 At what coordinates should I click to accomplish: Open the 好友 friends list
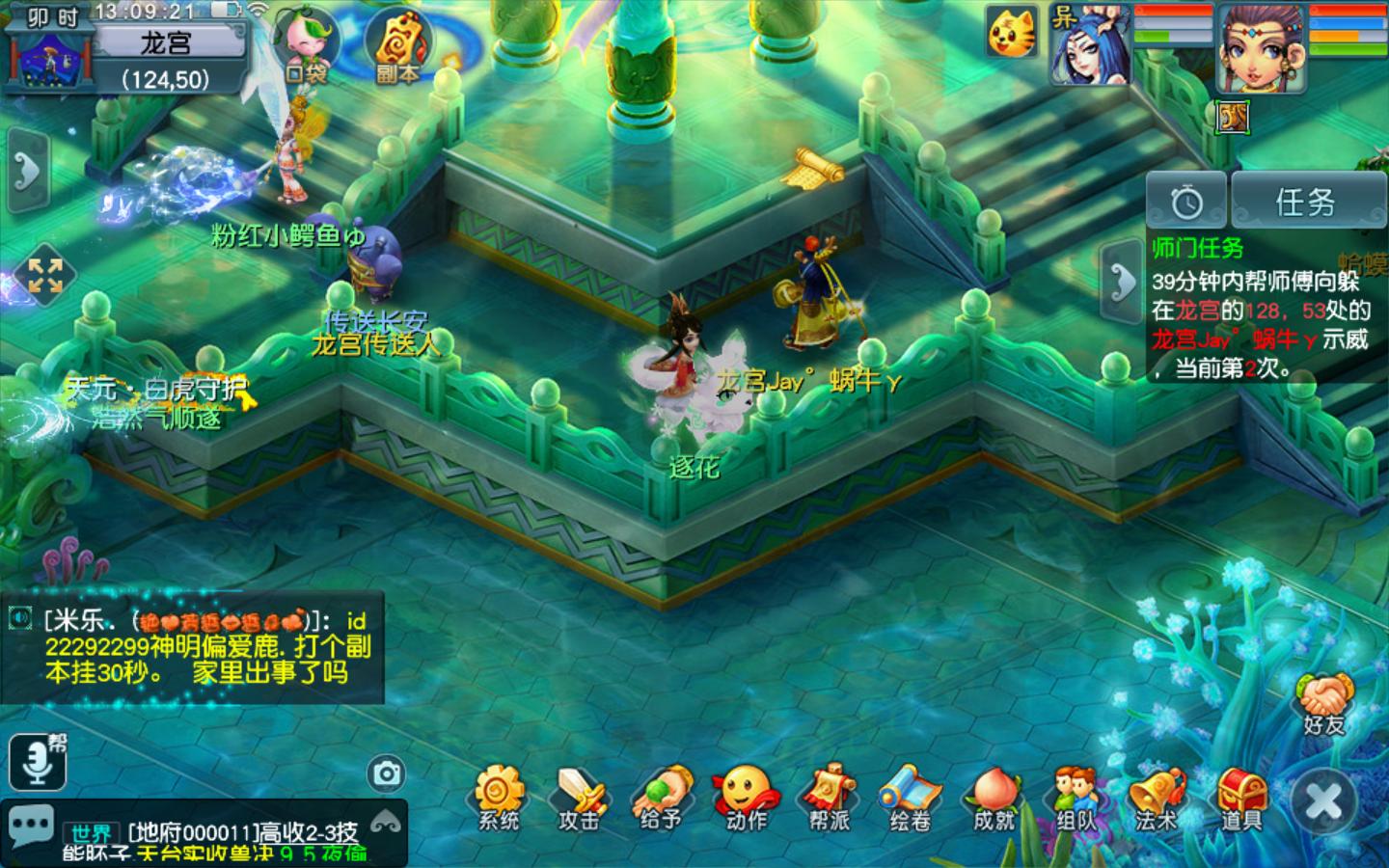coord(1324,704)
